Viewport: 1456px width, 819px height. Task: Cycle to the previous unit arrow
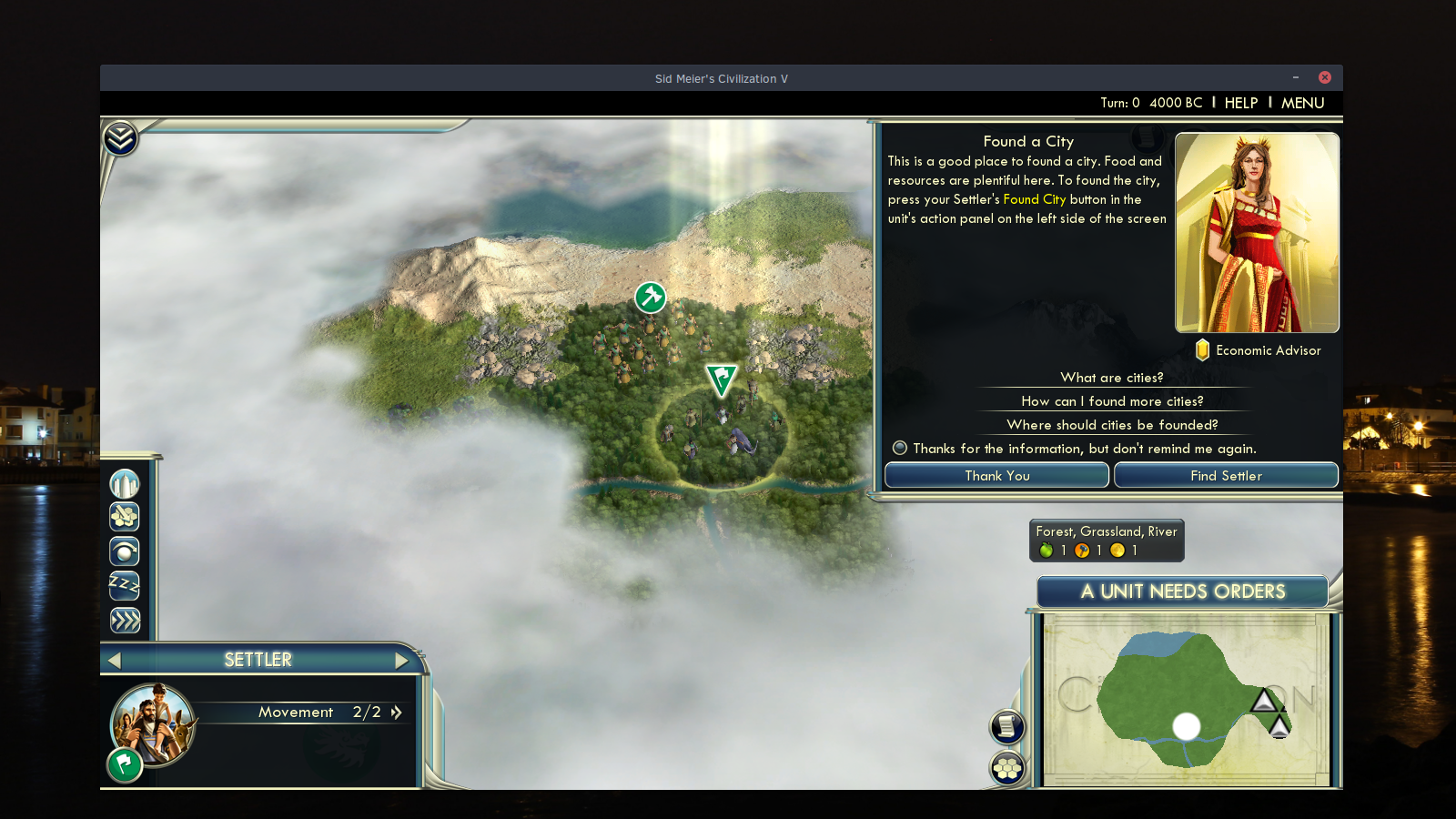coord(115,661)
